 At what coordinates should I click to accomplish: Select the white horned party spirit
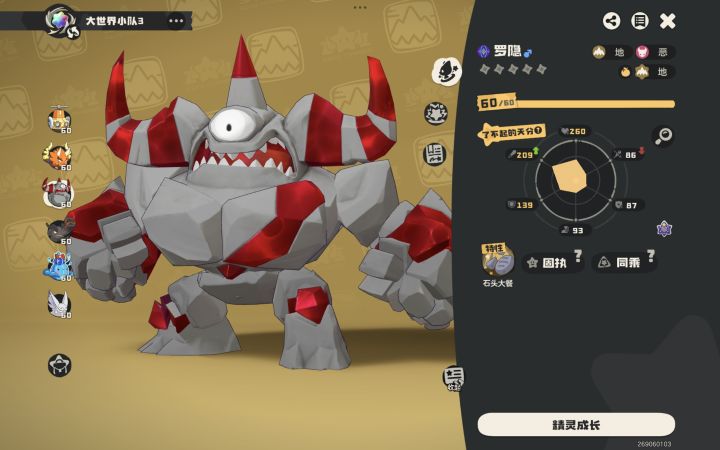(59, 302)
